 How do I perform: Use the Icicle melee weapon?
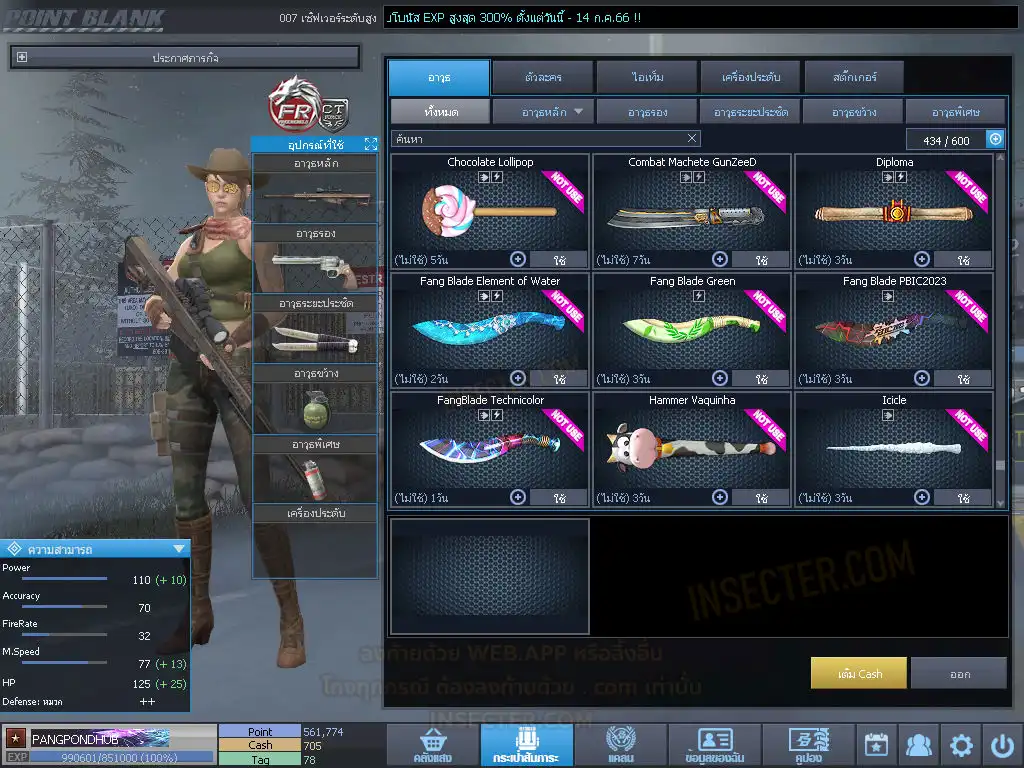pyautogui.click(x=962, y=497)
